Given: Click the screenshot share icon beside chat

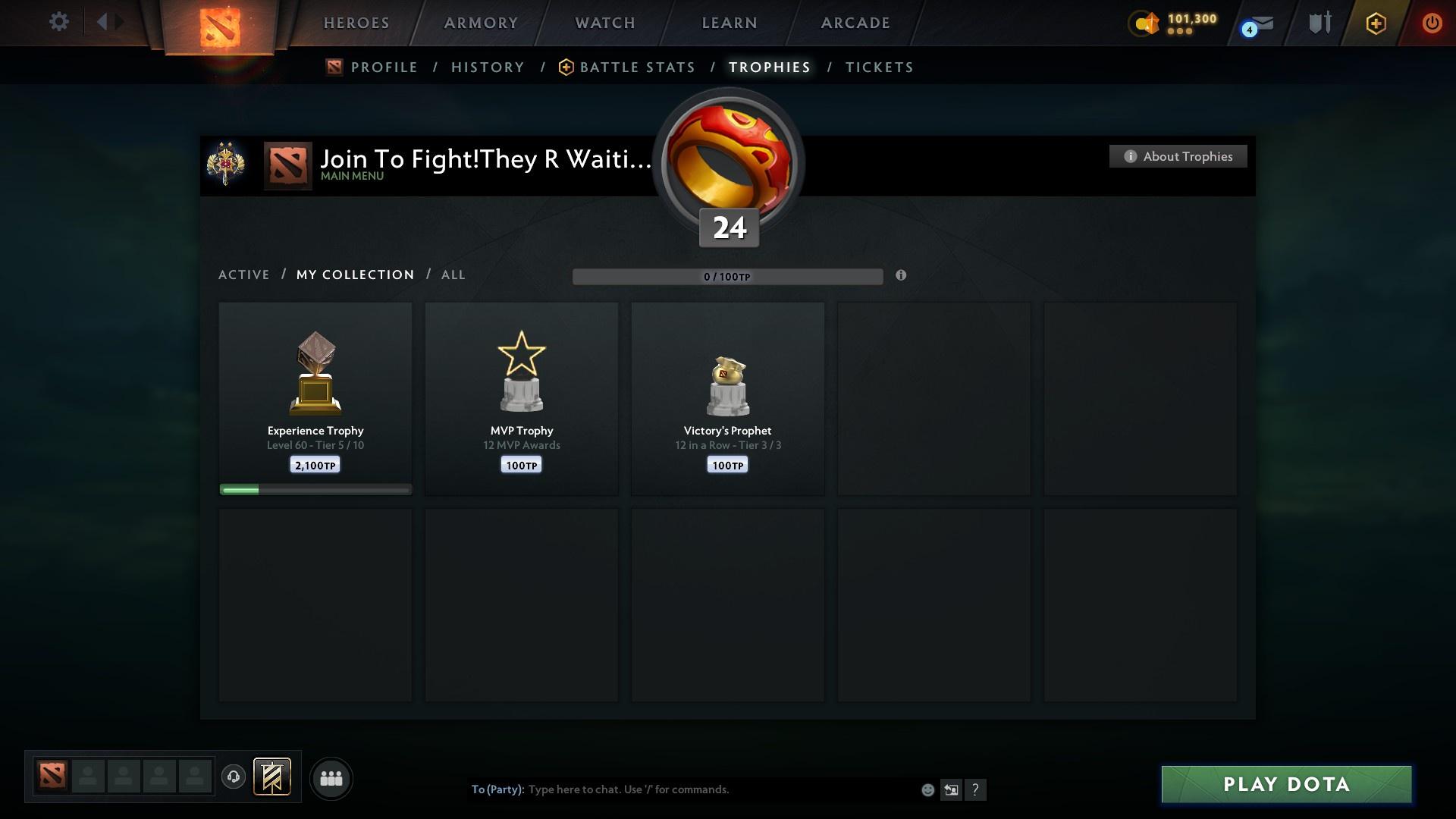Looking at the screenshot, I should 952,789.
